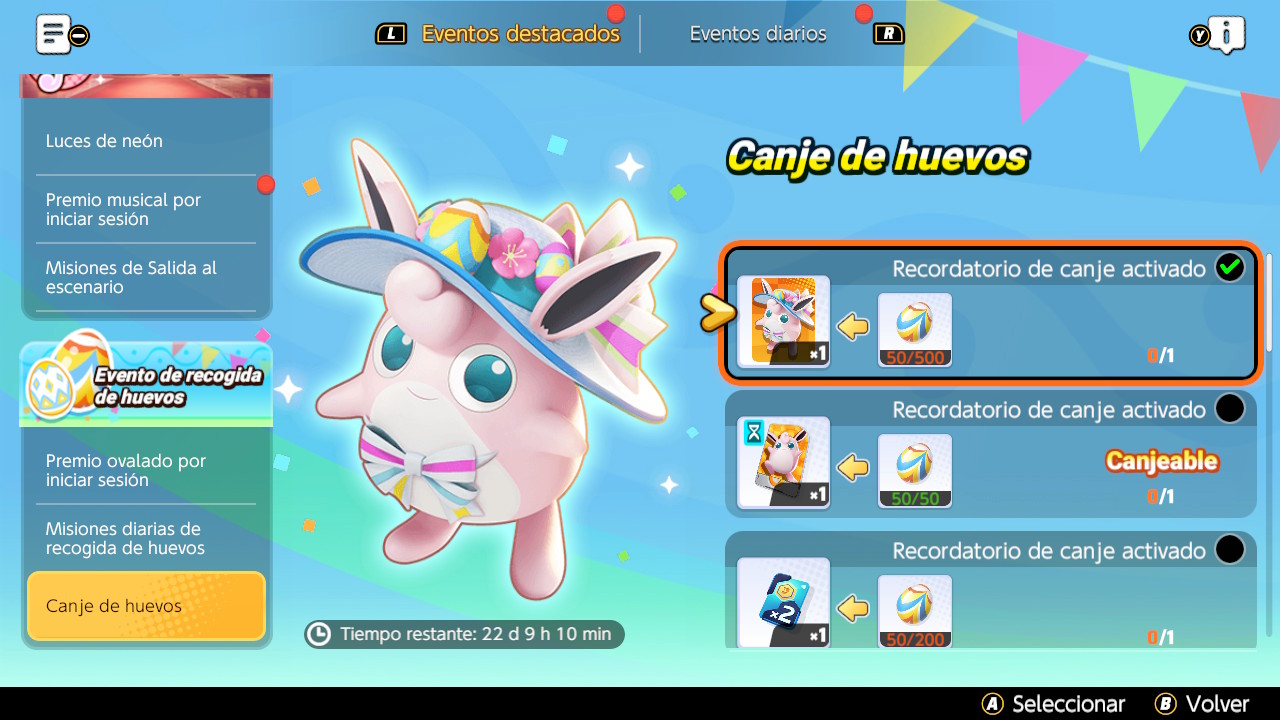Open the Canje de huevos entry

tap(146, 606)
